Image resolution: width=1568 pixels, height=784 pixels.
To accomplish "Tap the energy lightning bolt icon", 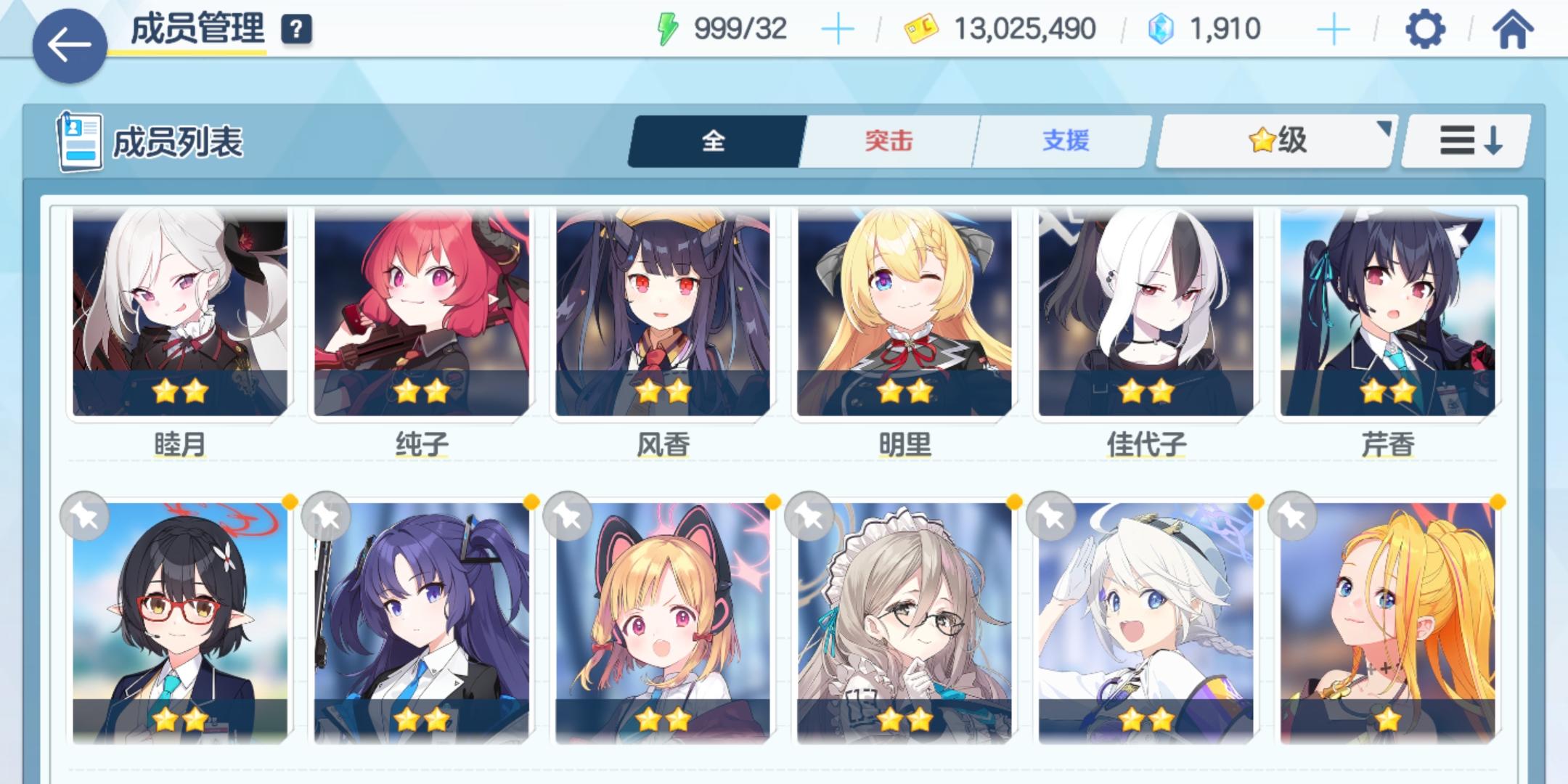I will point(665,29).
